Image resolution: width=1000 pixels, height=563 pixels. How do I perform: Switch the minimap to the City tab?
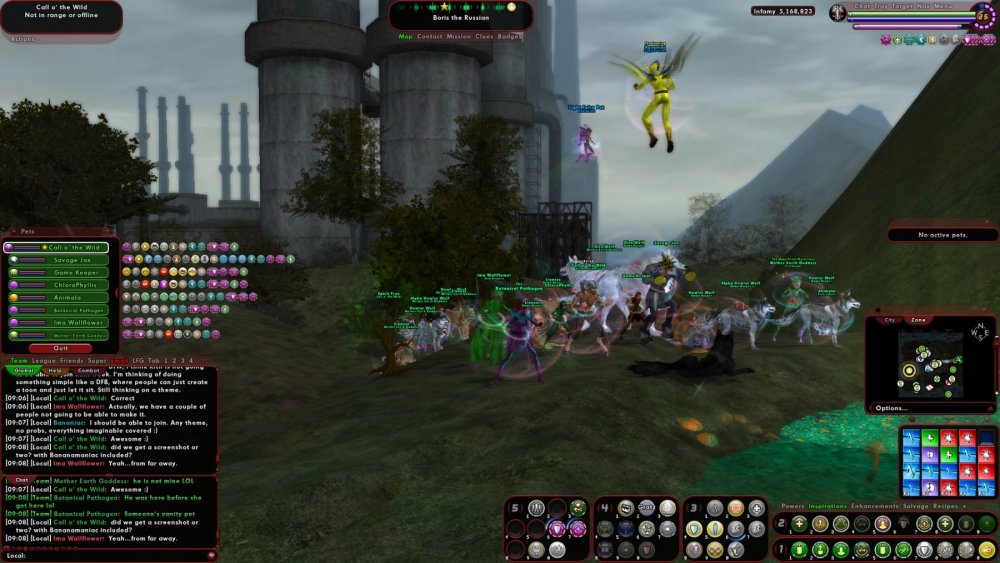click(x=890, y=320)
